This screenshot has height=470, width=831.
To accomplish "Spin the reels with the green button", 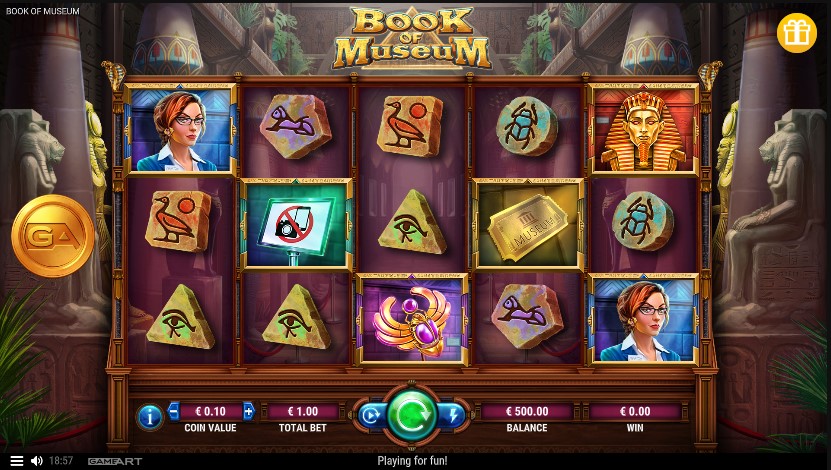I will click(x=411, y=415).
